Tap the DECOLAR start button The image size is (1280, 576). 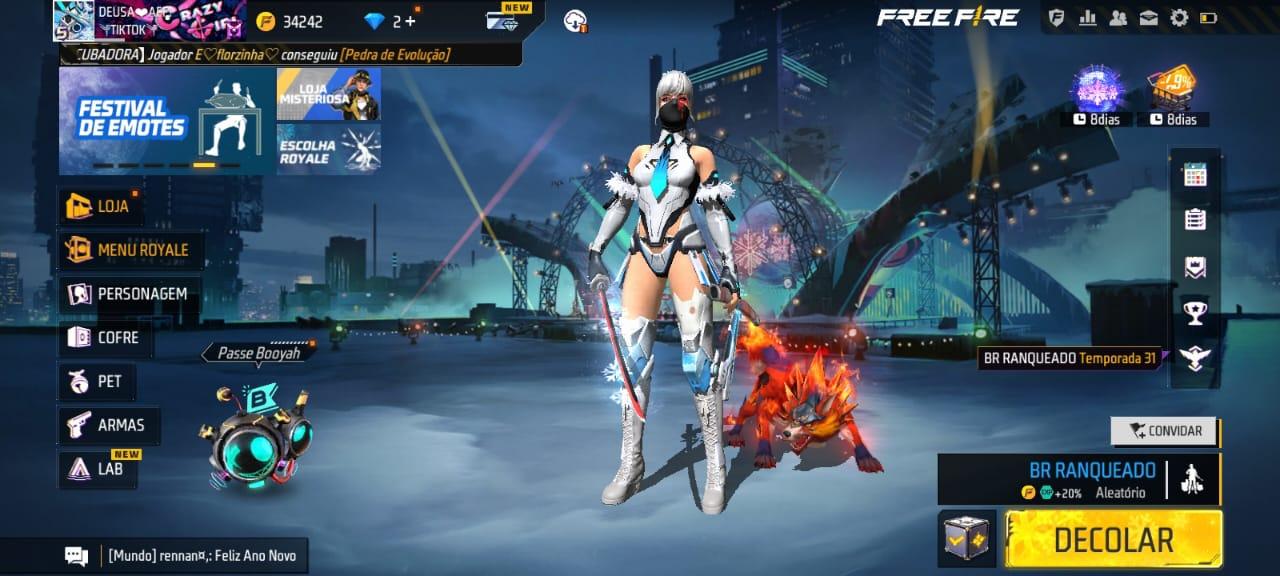[x=1113, y=540]
